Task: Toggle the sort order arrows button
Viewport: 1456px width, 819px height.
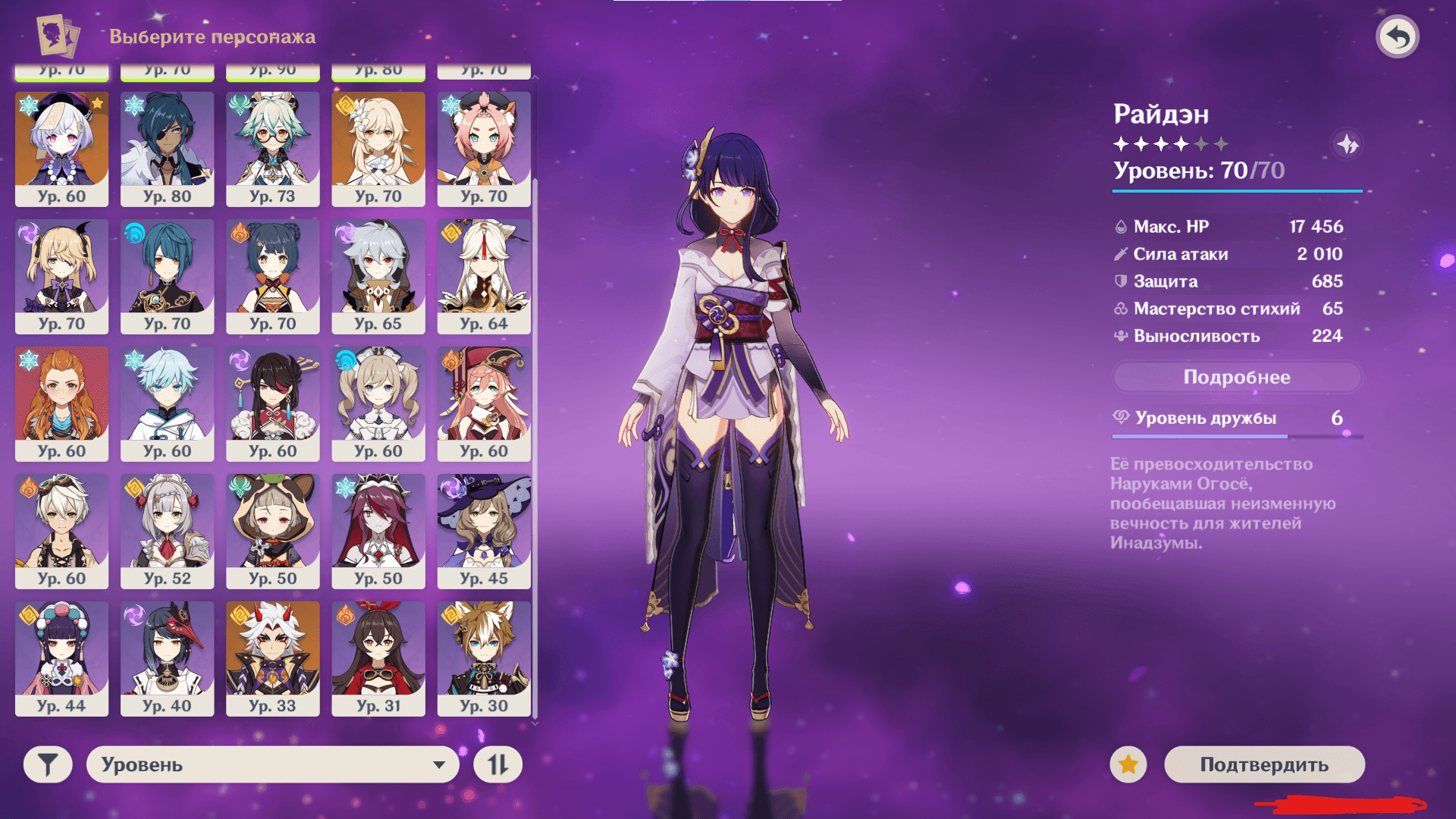Action: pos(497,764)
